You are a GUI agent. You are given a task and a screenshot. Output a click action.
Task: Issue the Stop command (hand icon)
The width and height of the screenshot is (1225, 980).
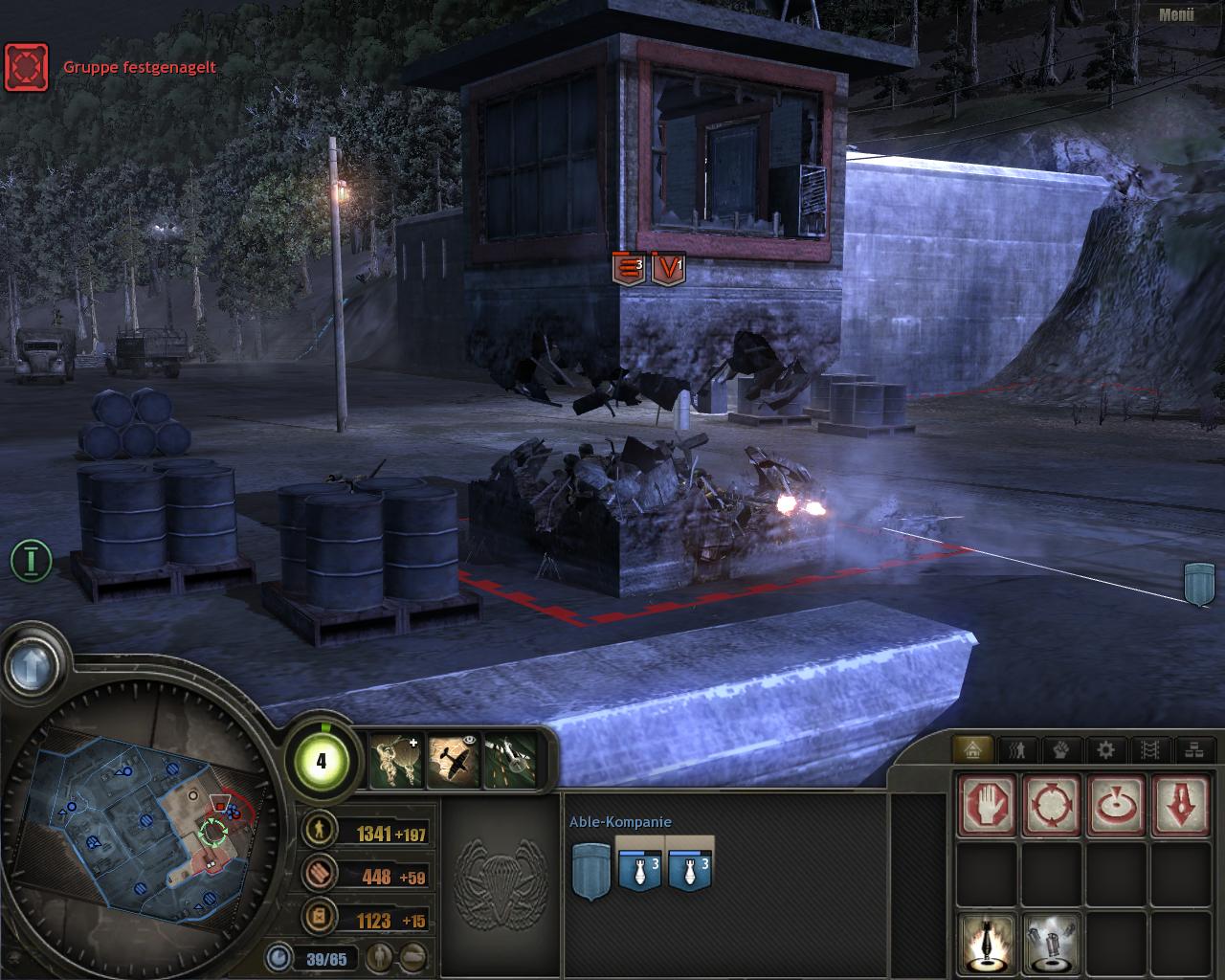[987, 804]
